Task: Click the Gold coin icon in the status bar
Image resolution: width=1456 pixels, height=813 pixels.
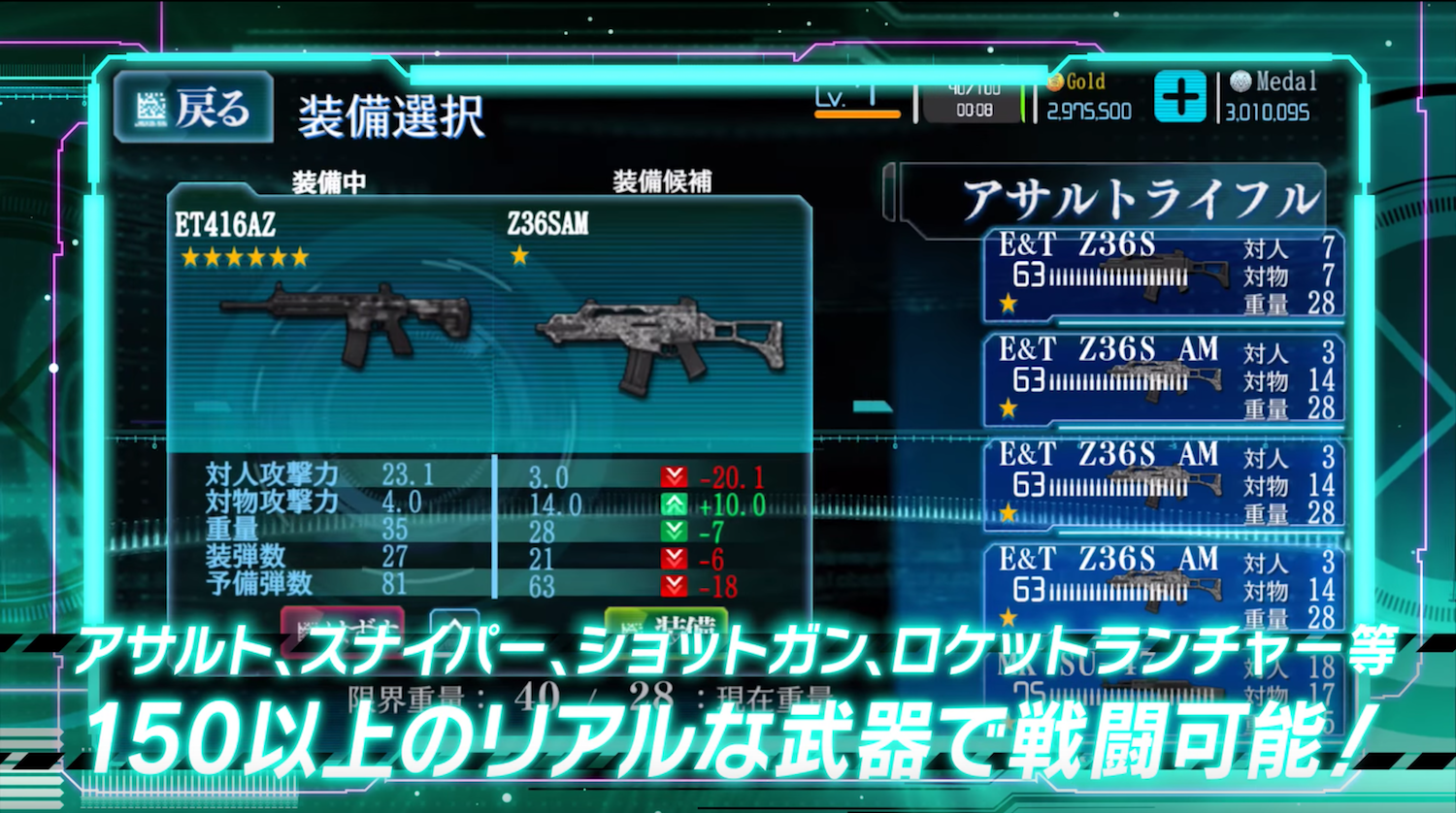Action: pyautogui.click(x=1053, y=82)
